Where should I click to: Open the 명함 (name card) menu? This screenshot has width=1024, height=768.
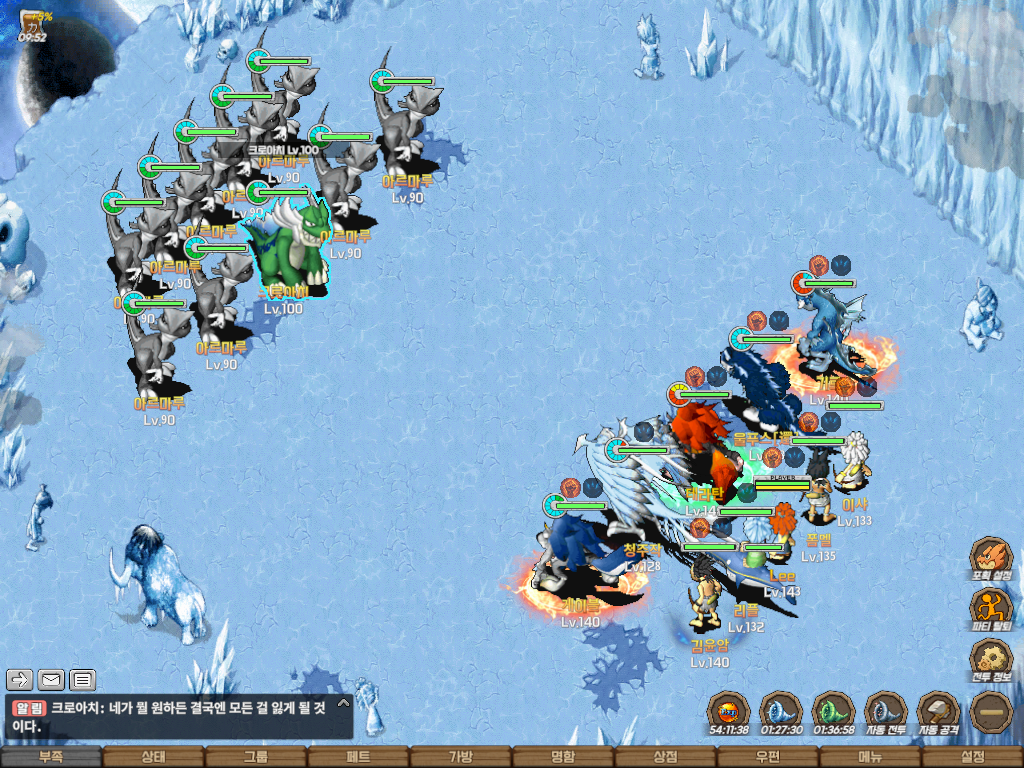pyautogui.click(x=563, y=757)
